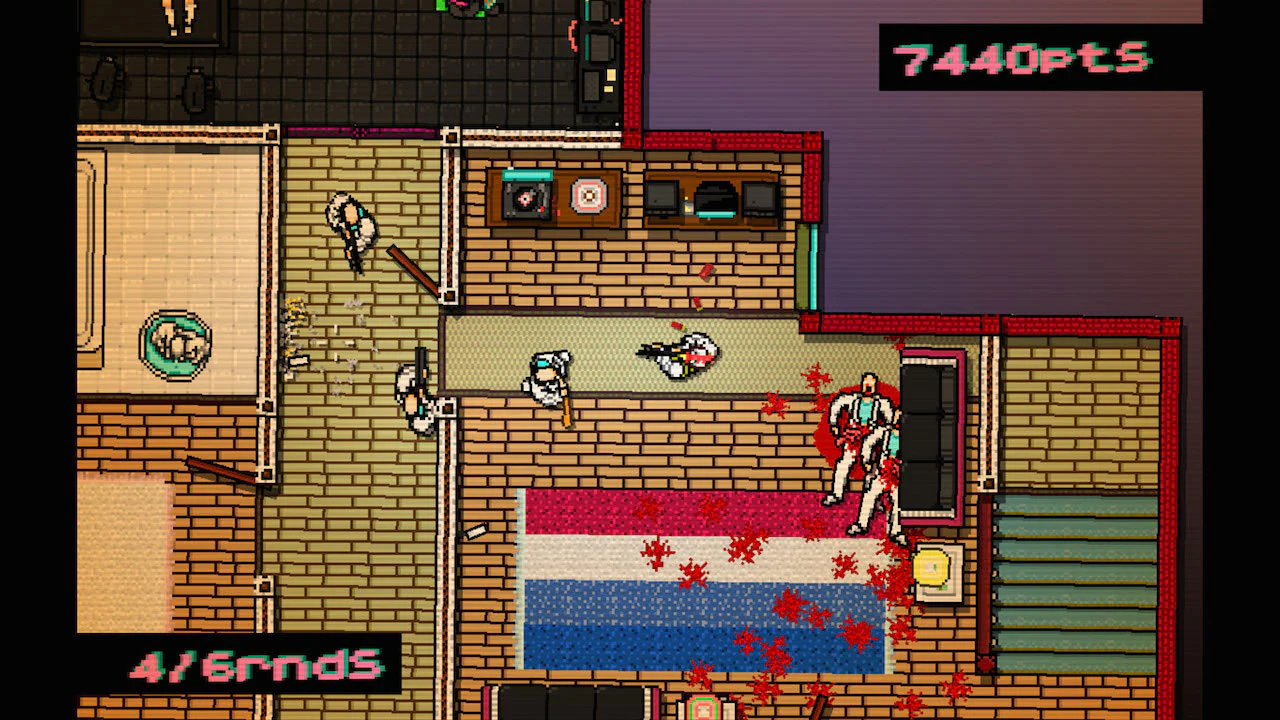This screenshot has width=1280, height=720.
Task: Select the dartboard beside the turntable
Action: [589, 197]
